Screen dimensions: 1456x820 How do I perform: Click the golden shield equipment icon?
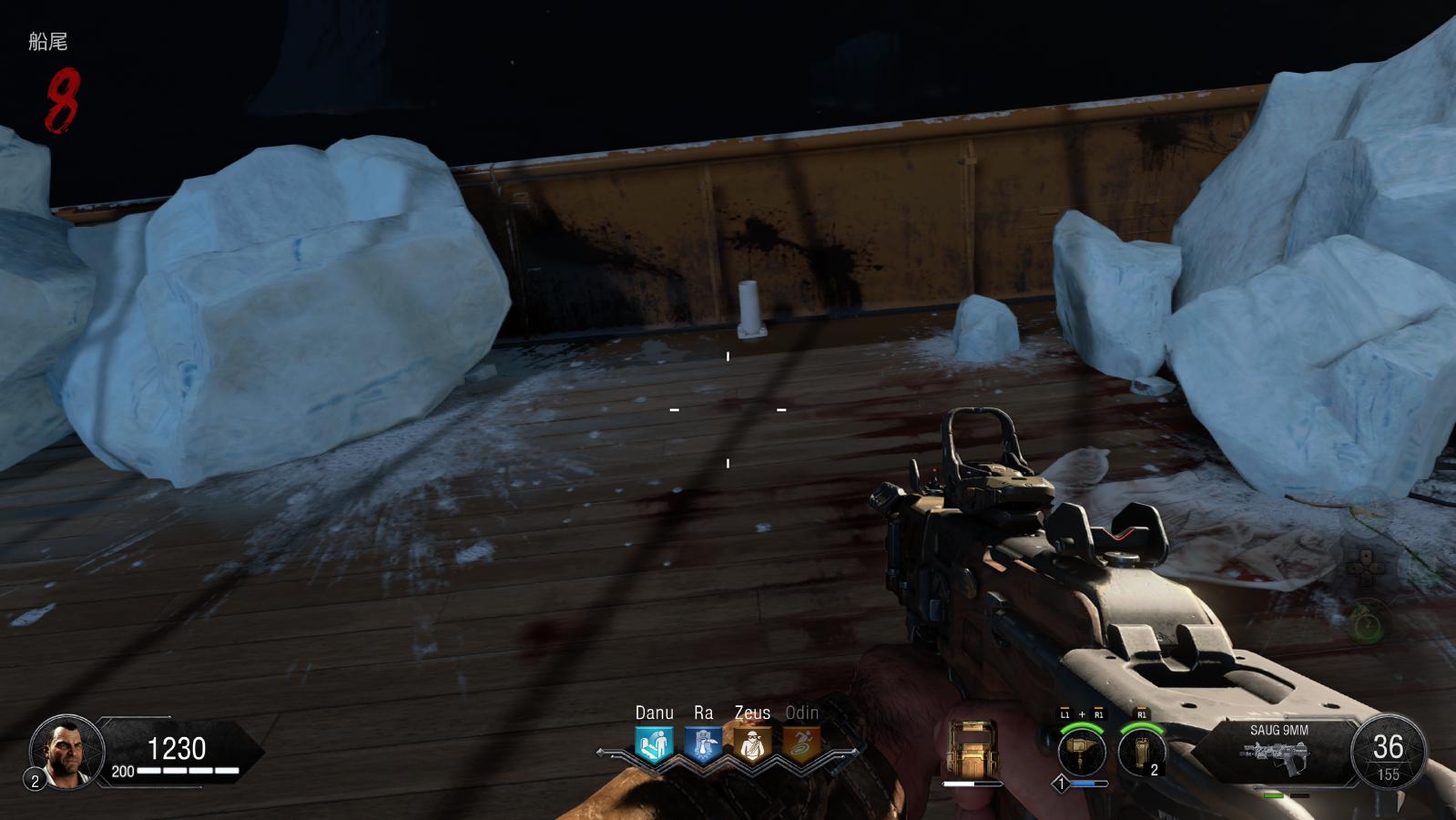pyautogui.click(x=972, y=749)
